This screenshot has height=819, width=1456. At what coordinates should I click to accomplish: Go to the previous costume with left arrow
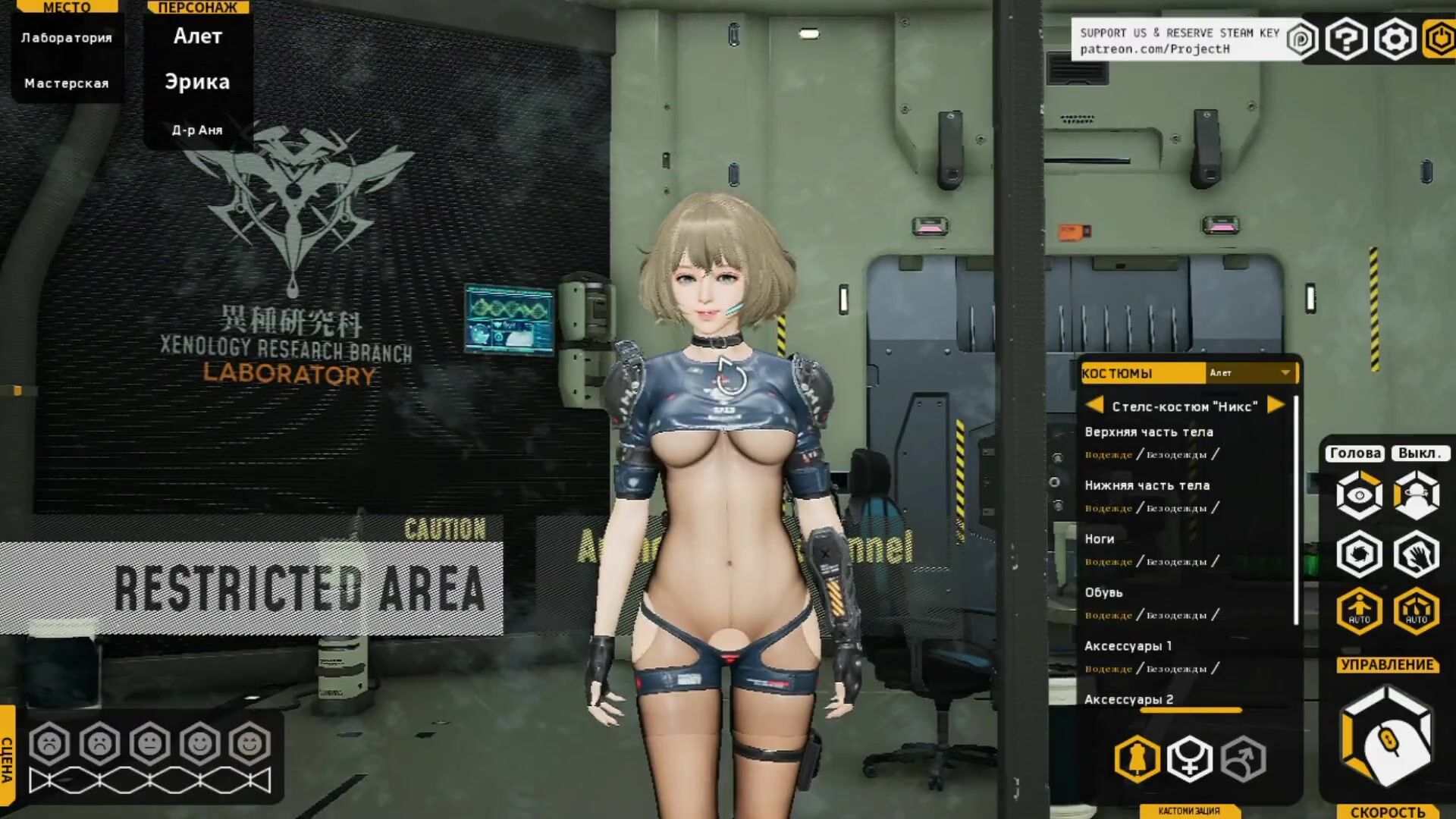click(1094, 405)
